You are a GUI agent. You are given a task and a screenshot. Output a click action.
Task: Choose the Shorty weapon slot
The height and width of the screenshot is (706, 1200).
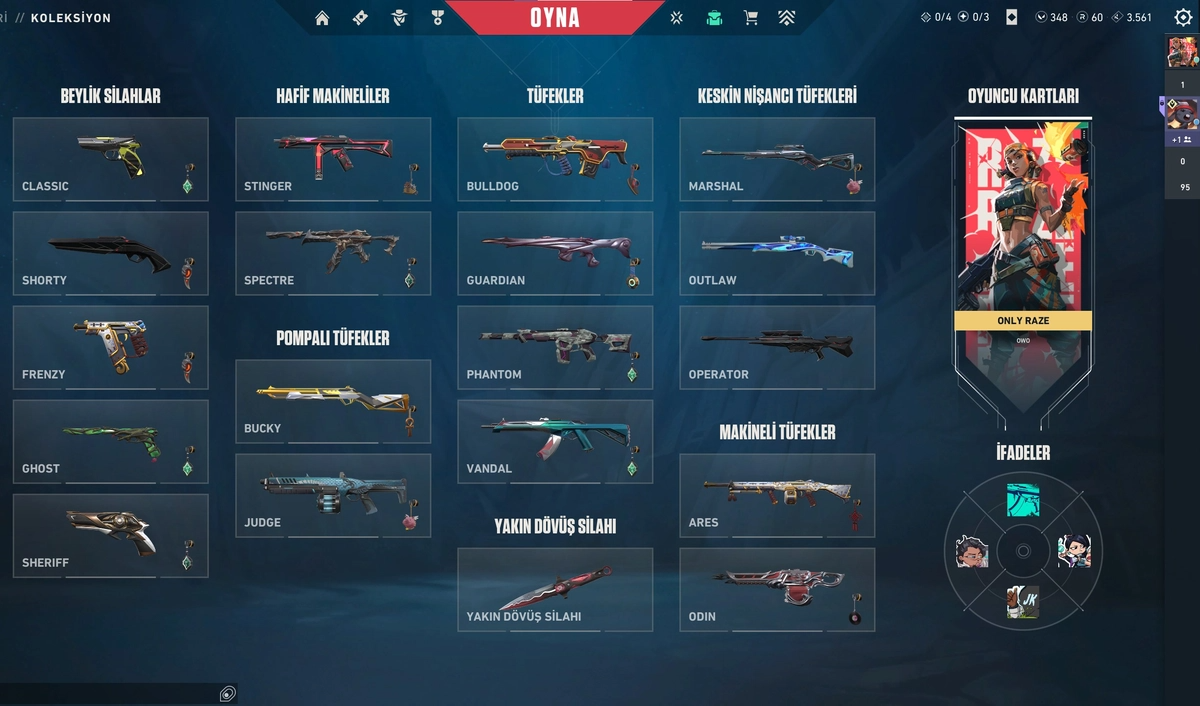pos(110,252)
